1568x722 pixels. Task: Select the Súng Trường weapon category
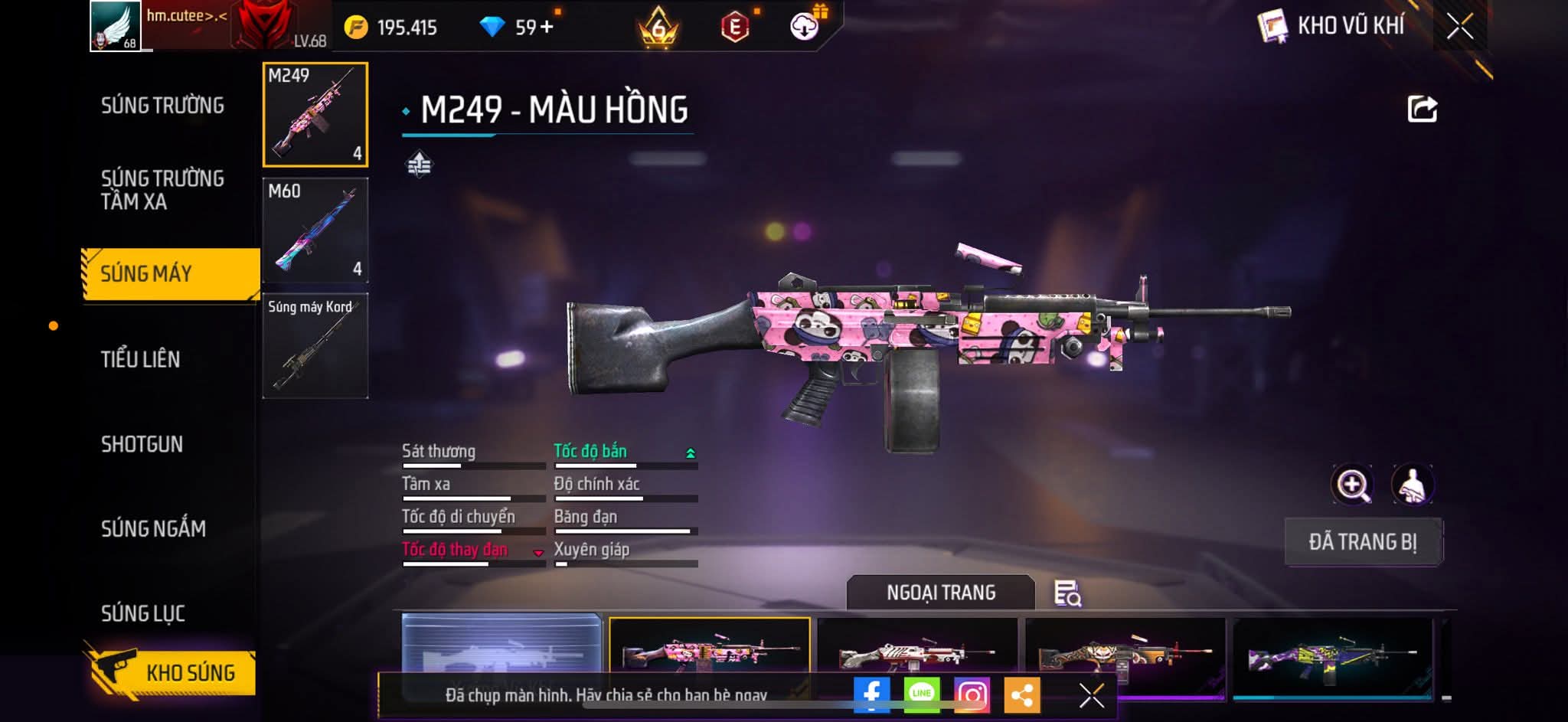click(x=162, y=106)
